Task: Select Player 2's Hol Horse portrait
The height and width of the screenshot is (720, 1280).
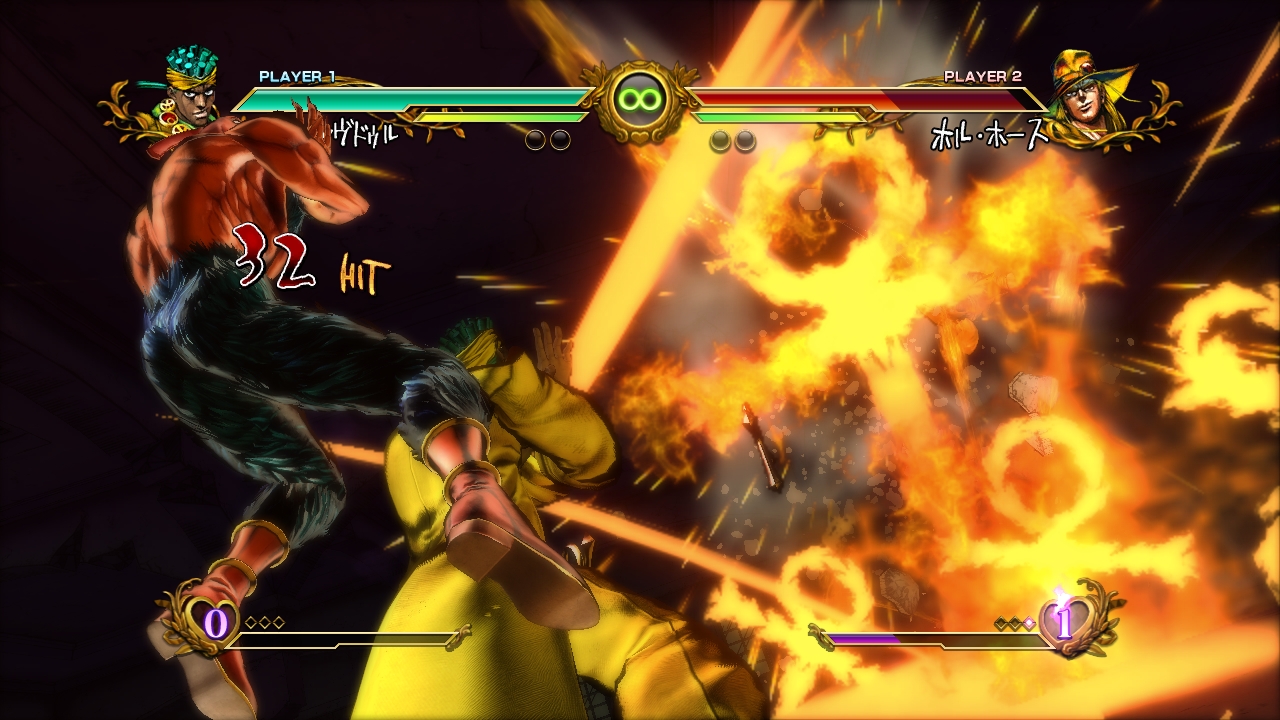Action: 1089,92
